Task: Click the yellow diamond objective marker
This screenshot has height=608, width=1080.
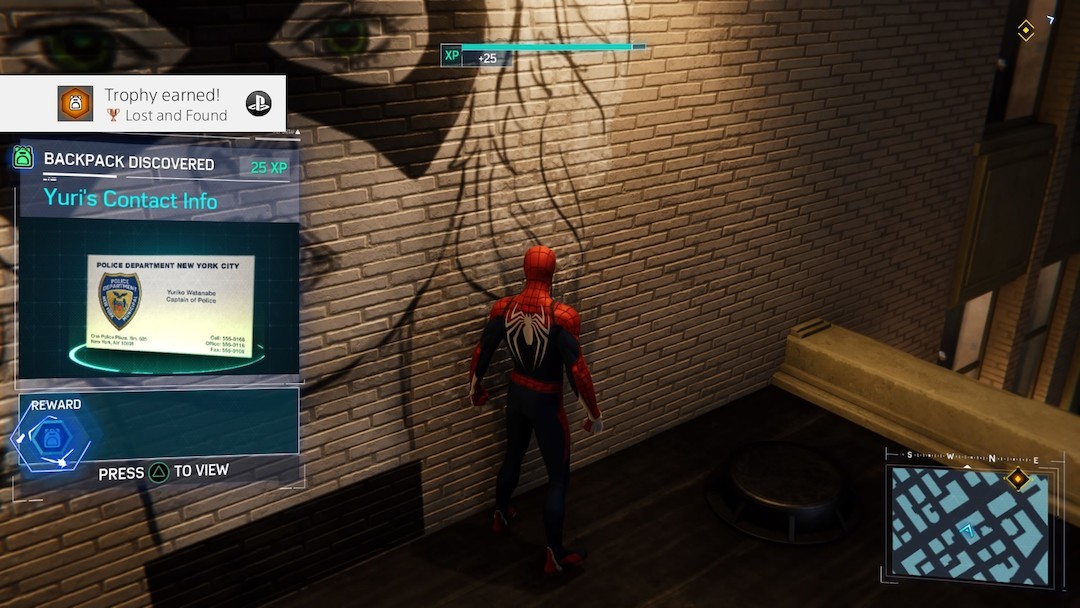Action: click(1025, 31)
